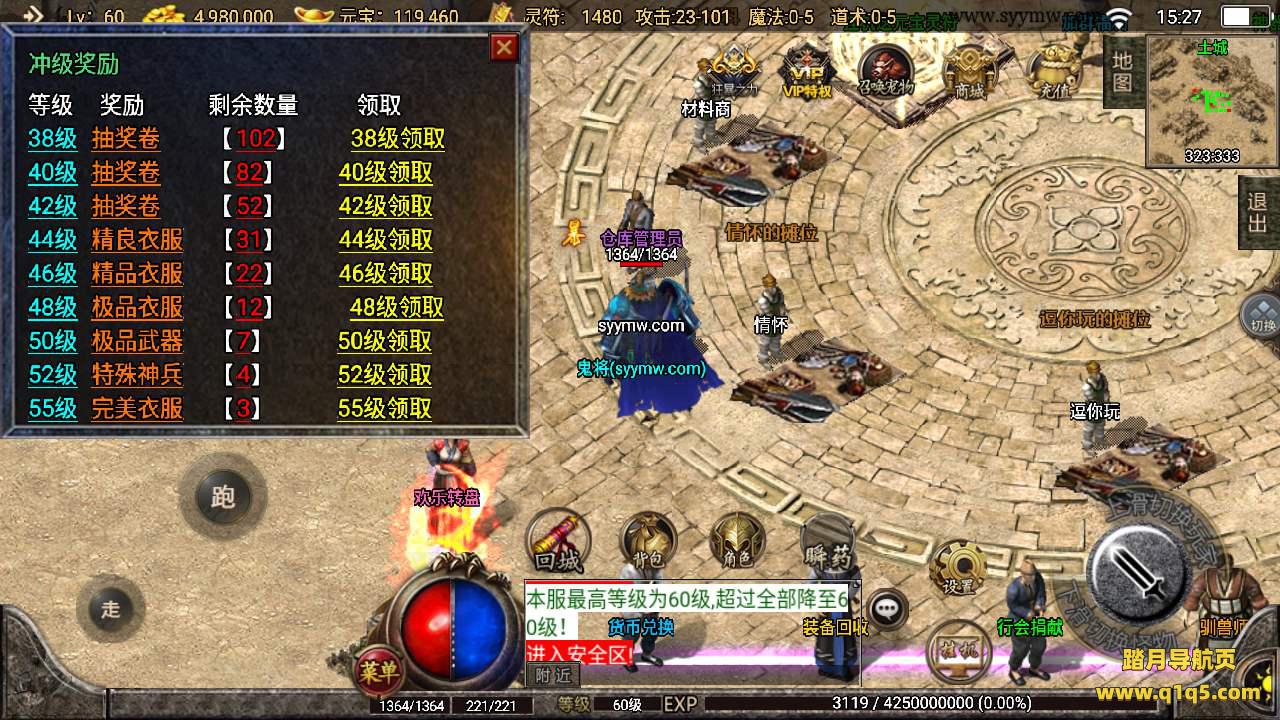Close the level reward panel
The image size is (1280, 720).
click(504, 48)
